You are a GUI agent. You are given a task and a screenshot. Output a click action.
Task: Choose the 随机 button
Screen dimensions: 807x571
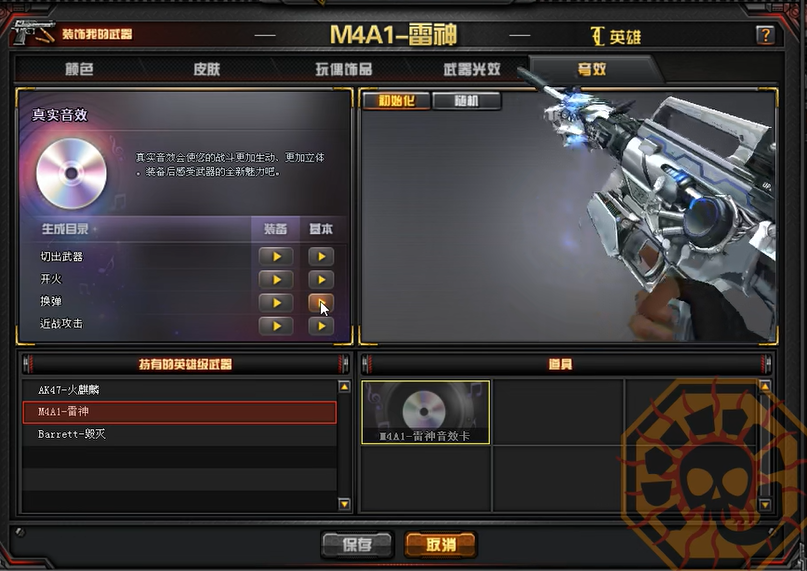pos(466,101)
